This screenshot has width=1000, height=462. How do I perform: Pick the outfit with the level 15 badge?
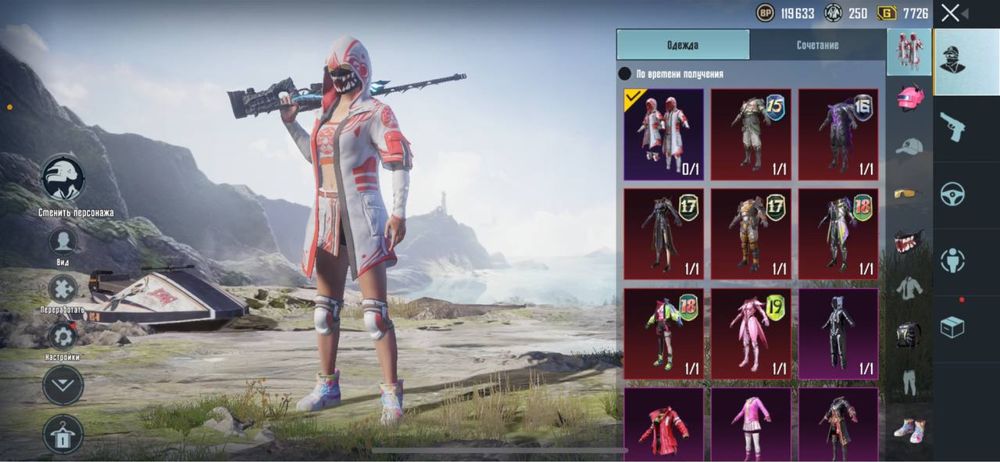click(x=750, y=134)
